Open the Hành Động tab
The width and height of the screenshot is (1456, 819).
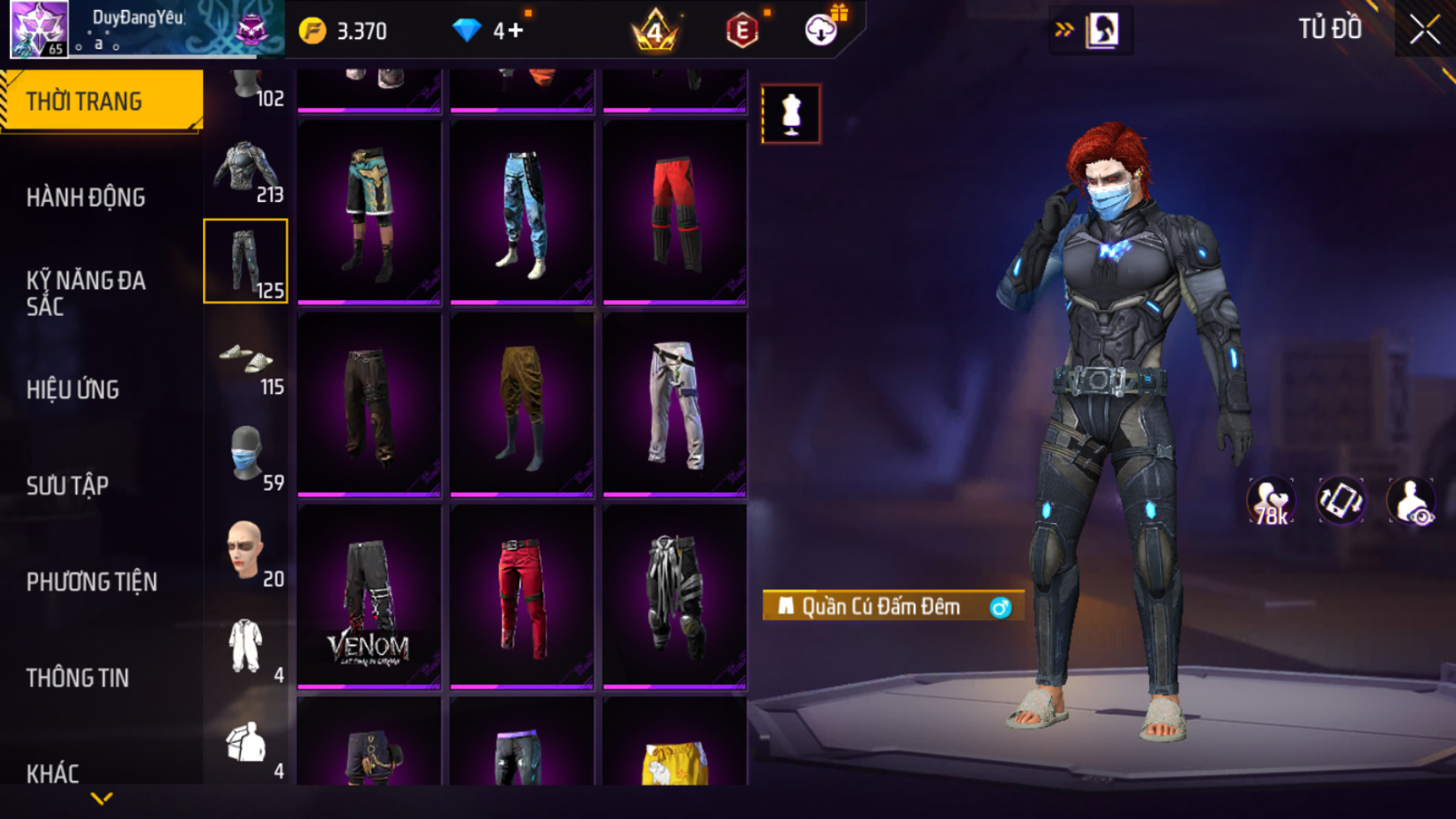pos(86,198)
